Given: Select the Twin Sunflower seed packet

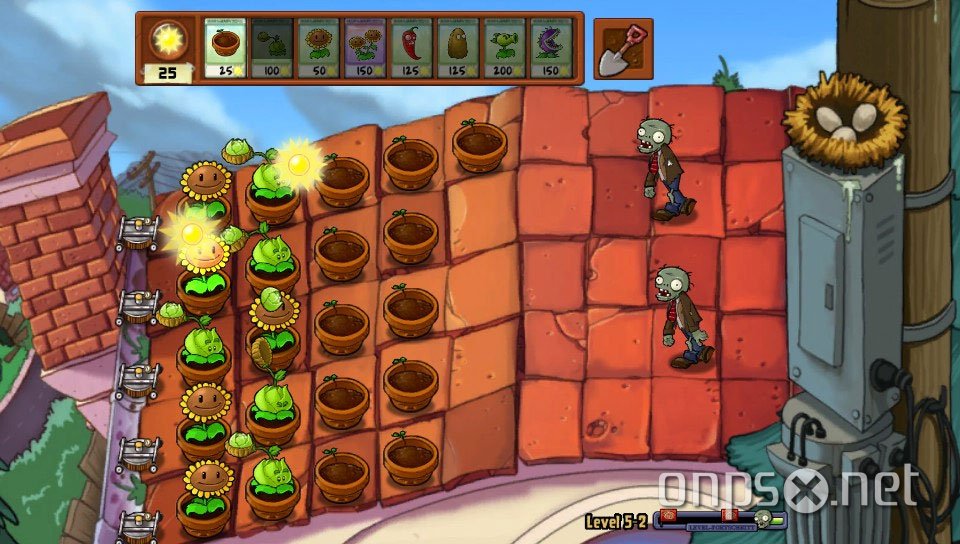Looking at the screenshot, I should [365, 47].
